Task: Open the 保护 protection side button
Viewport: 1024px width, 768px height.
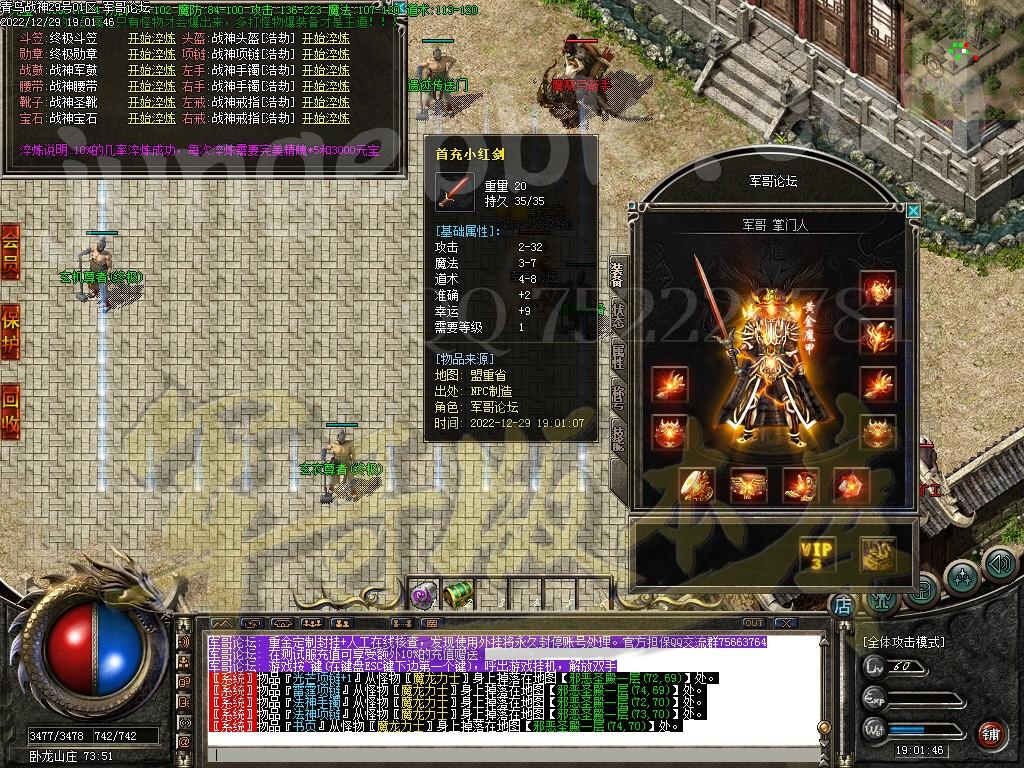Action: pyautogui.click(x=10, y=329)
